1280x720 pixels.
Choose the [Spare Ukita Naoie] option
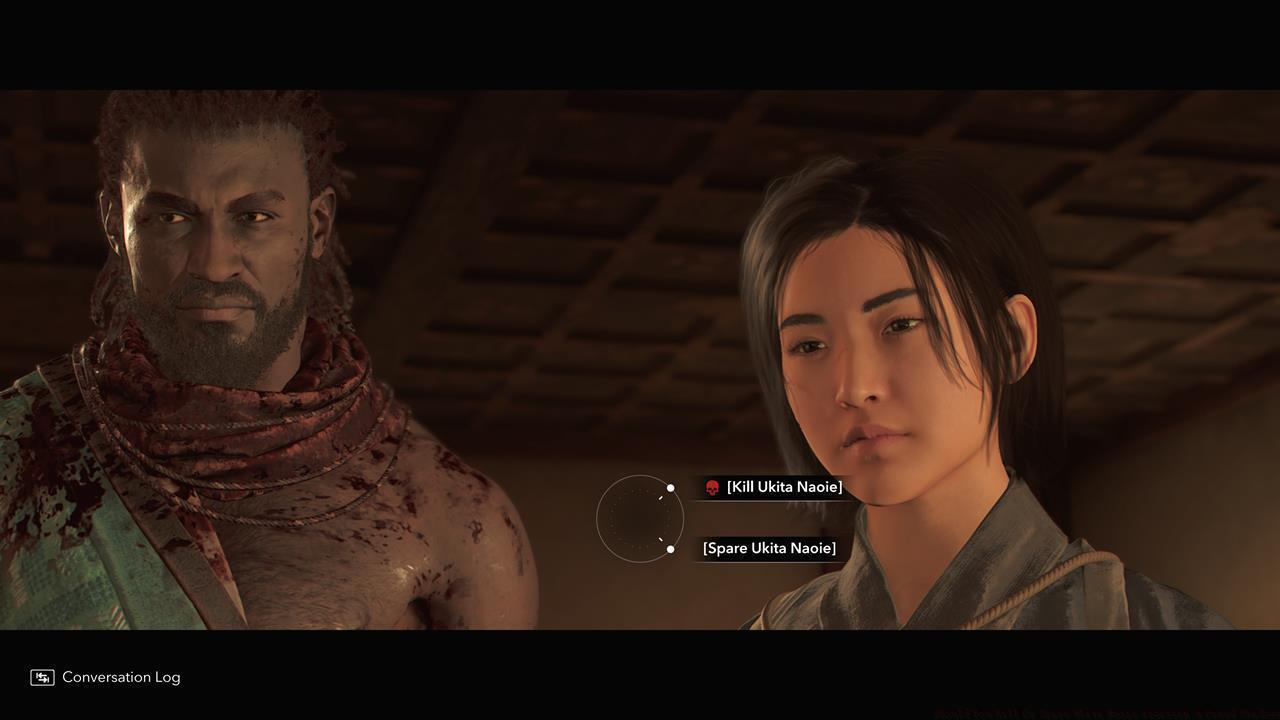(x=768, y=548)
